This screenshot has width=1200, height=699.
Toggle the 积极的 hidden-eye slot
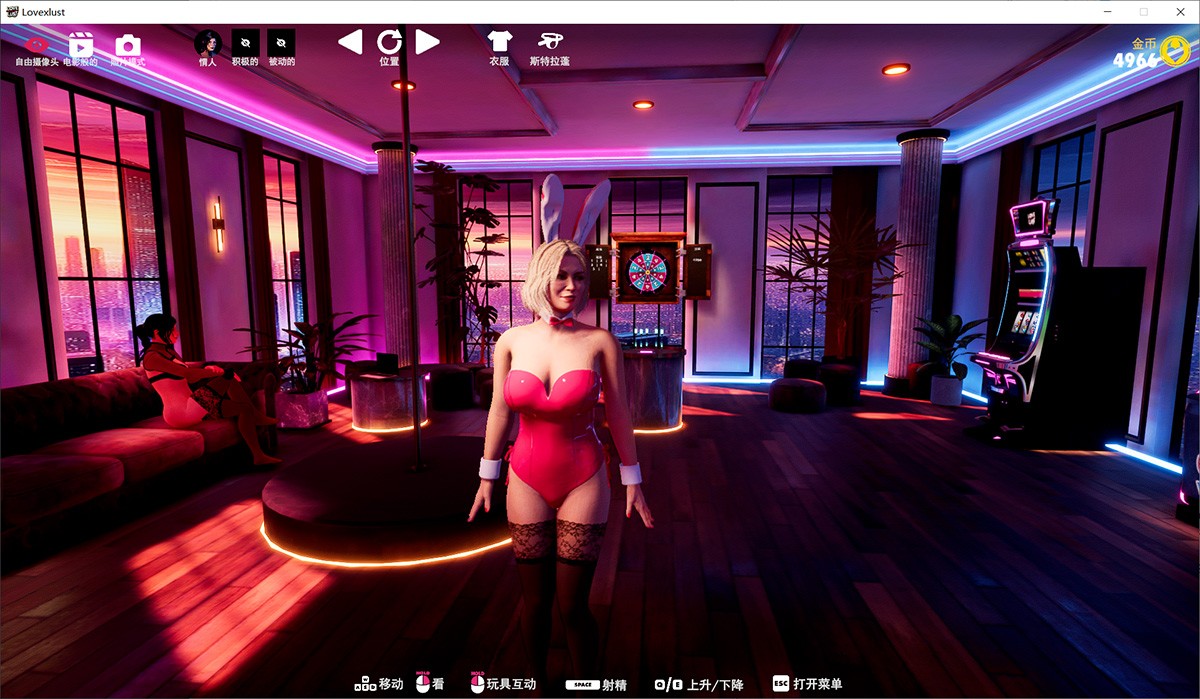(x=245, y=43)
